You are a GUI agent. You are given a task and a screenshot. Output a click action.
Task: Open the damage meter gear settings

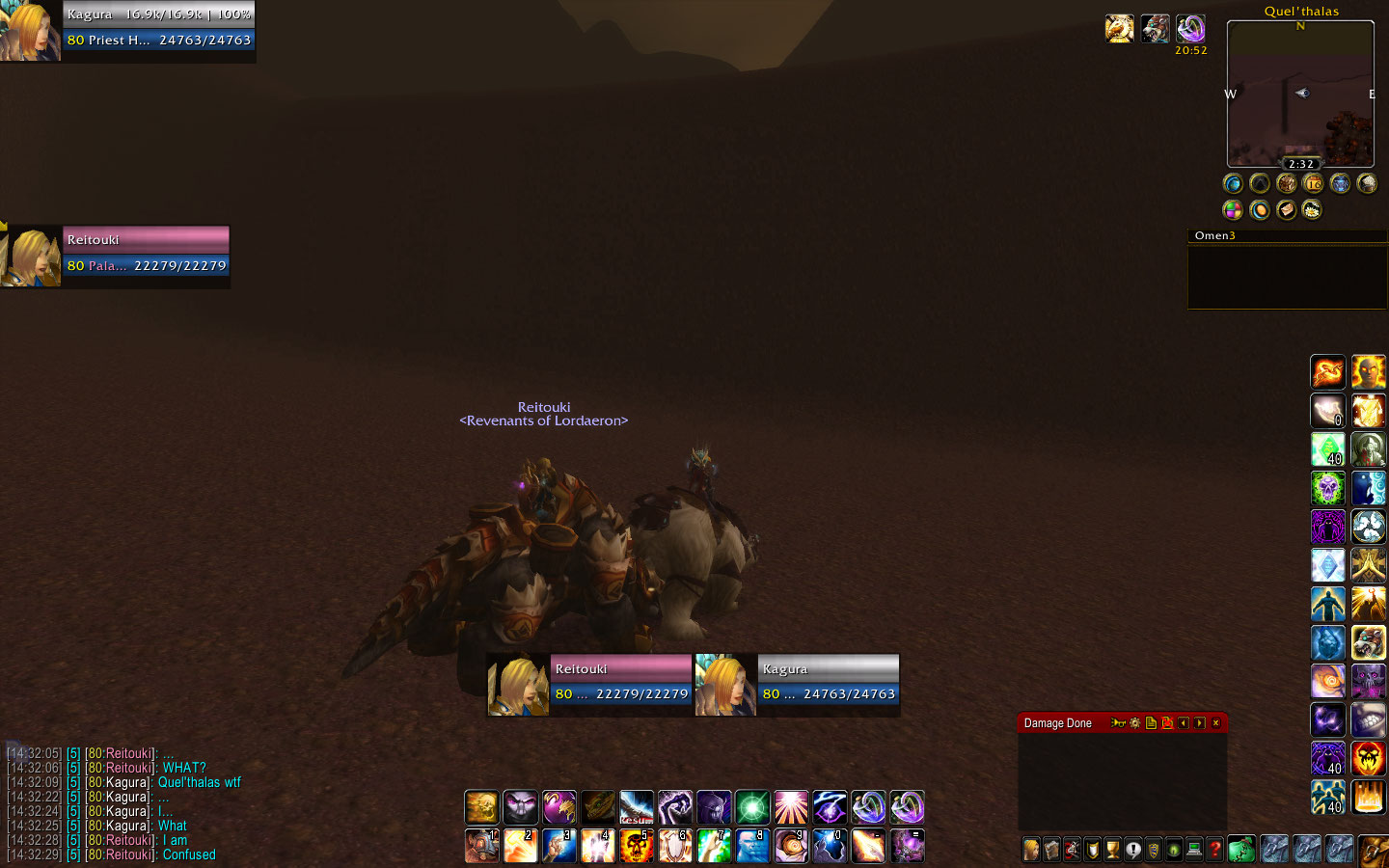pyautogui.click(x=1135, y=722)
